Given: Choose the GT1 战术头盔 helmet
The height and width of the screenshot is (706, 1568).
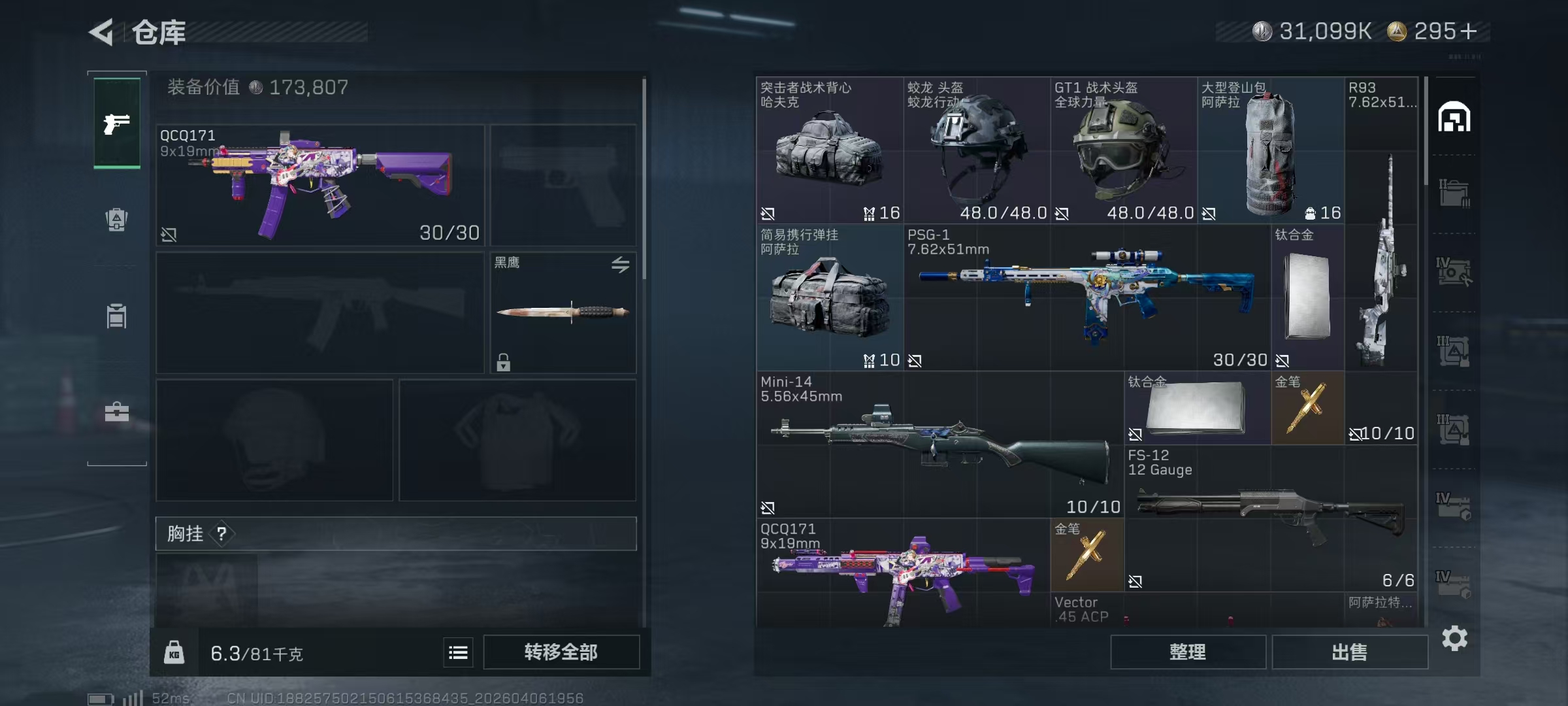Looking at the screenshot, I should point(1123,150).
